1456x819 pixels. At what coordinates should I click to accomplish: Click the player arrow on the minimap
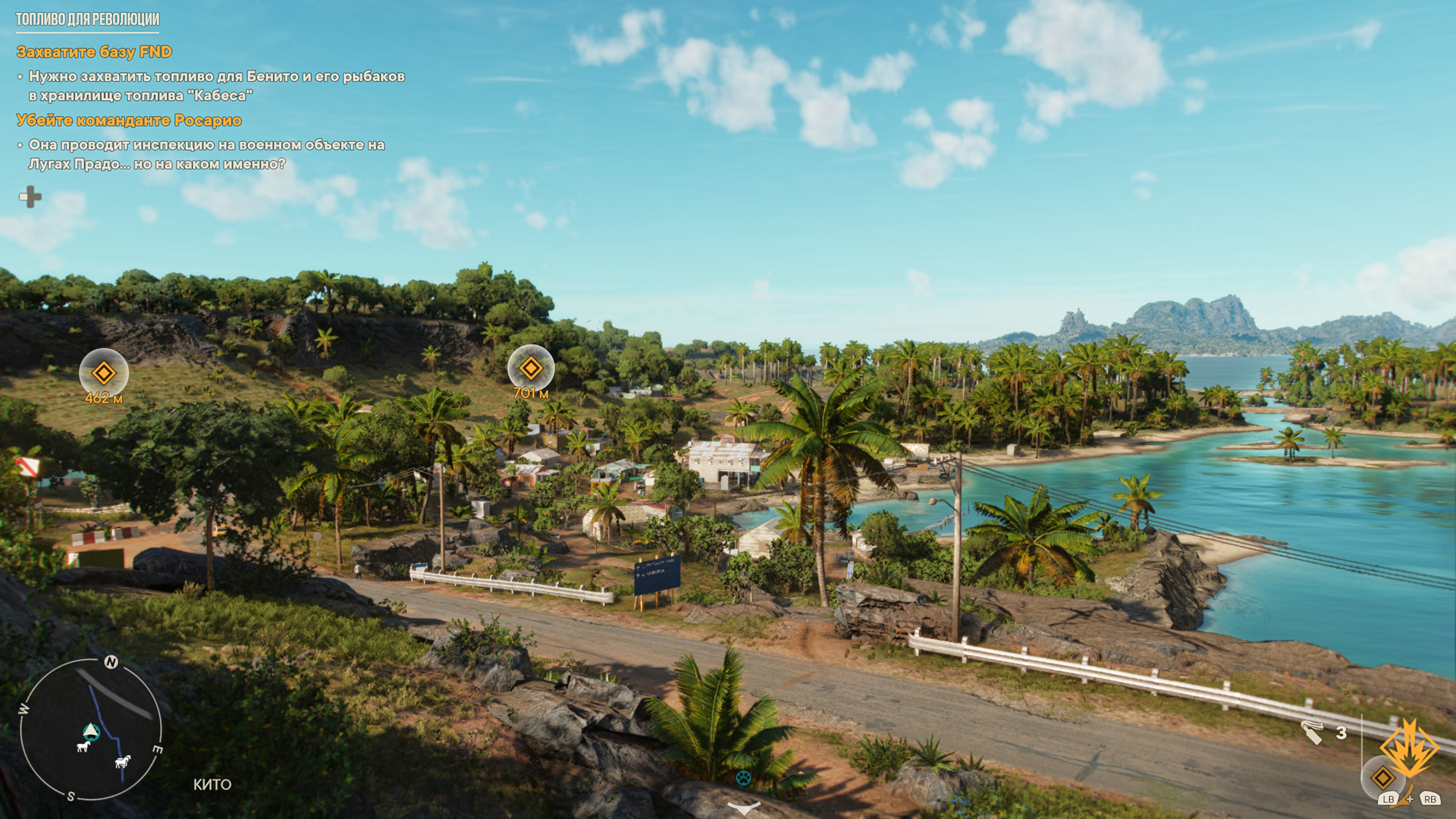pyautogui.click(x=91, y=730)
